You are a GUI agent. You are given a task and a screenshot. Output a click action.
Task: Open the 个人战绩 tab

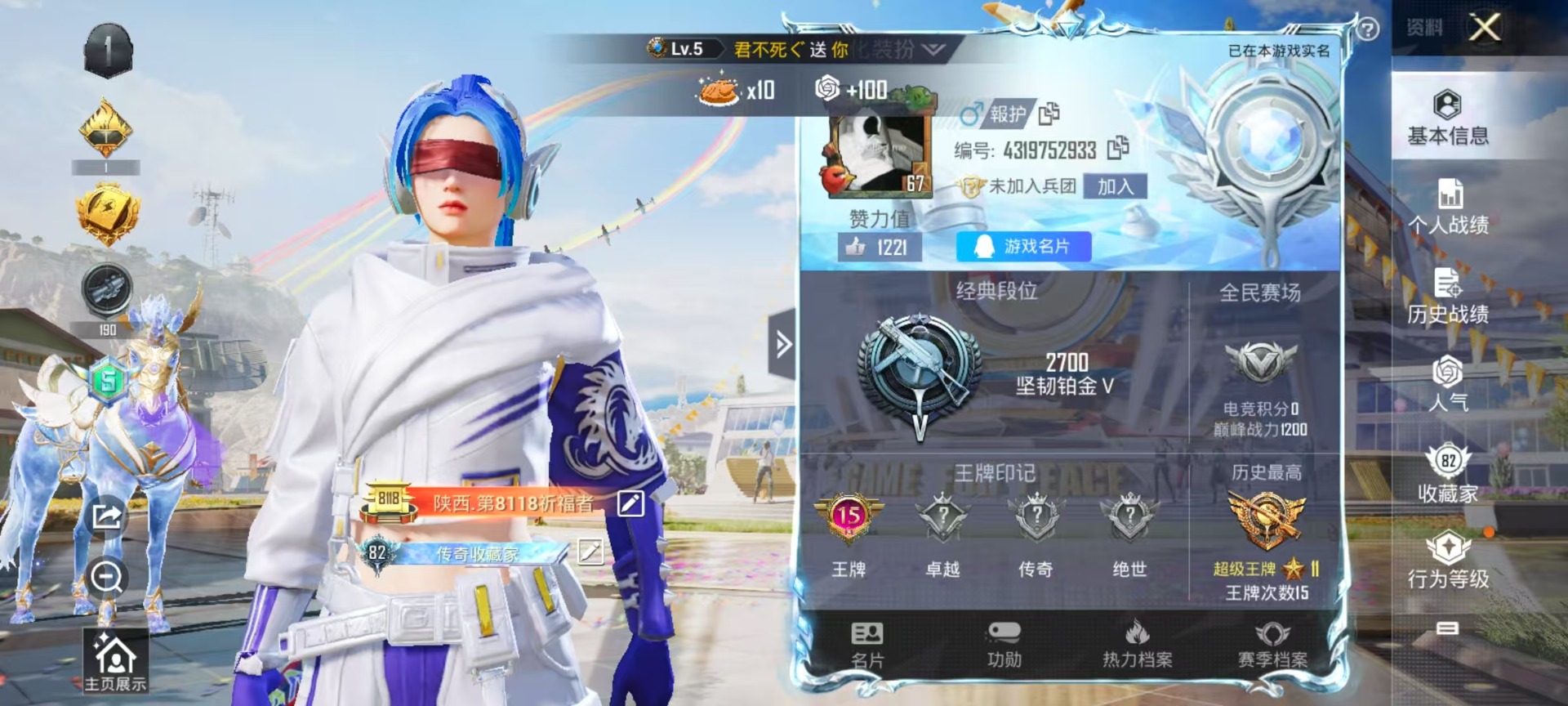[x=1448, y=207]
